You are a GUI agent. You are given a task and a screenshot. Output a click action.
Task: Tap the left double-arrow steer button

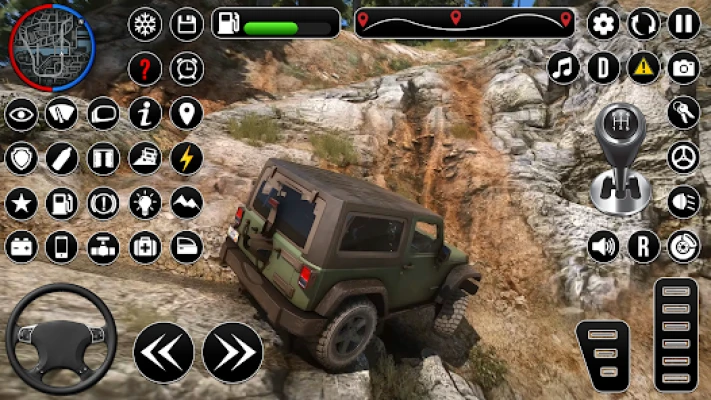point(163,352)
